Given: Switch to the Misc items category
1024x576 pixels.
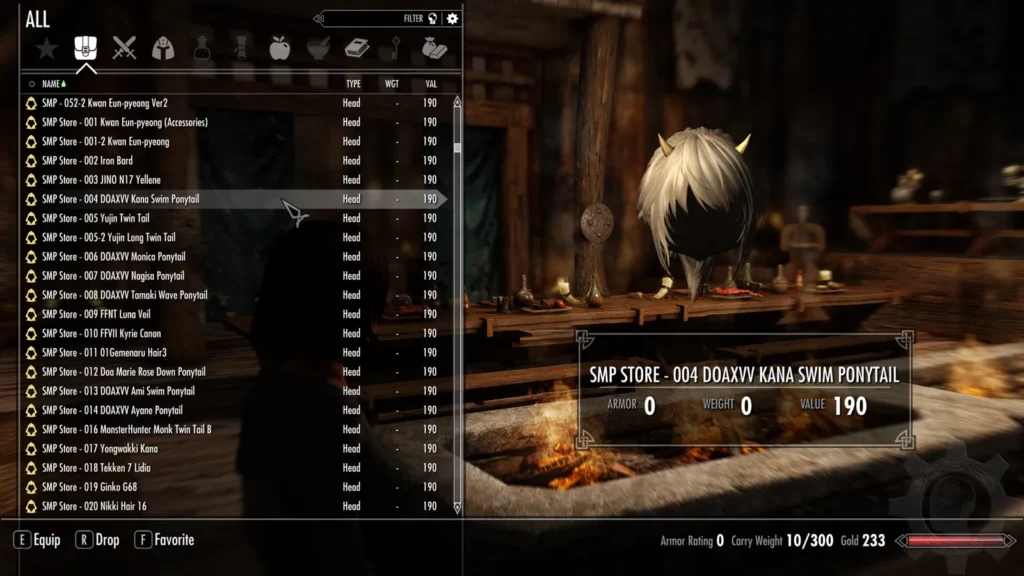Looking at the screenshot, I should (434, 48).
